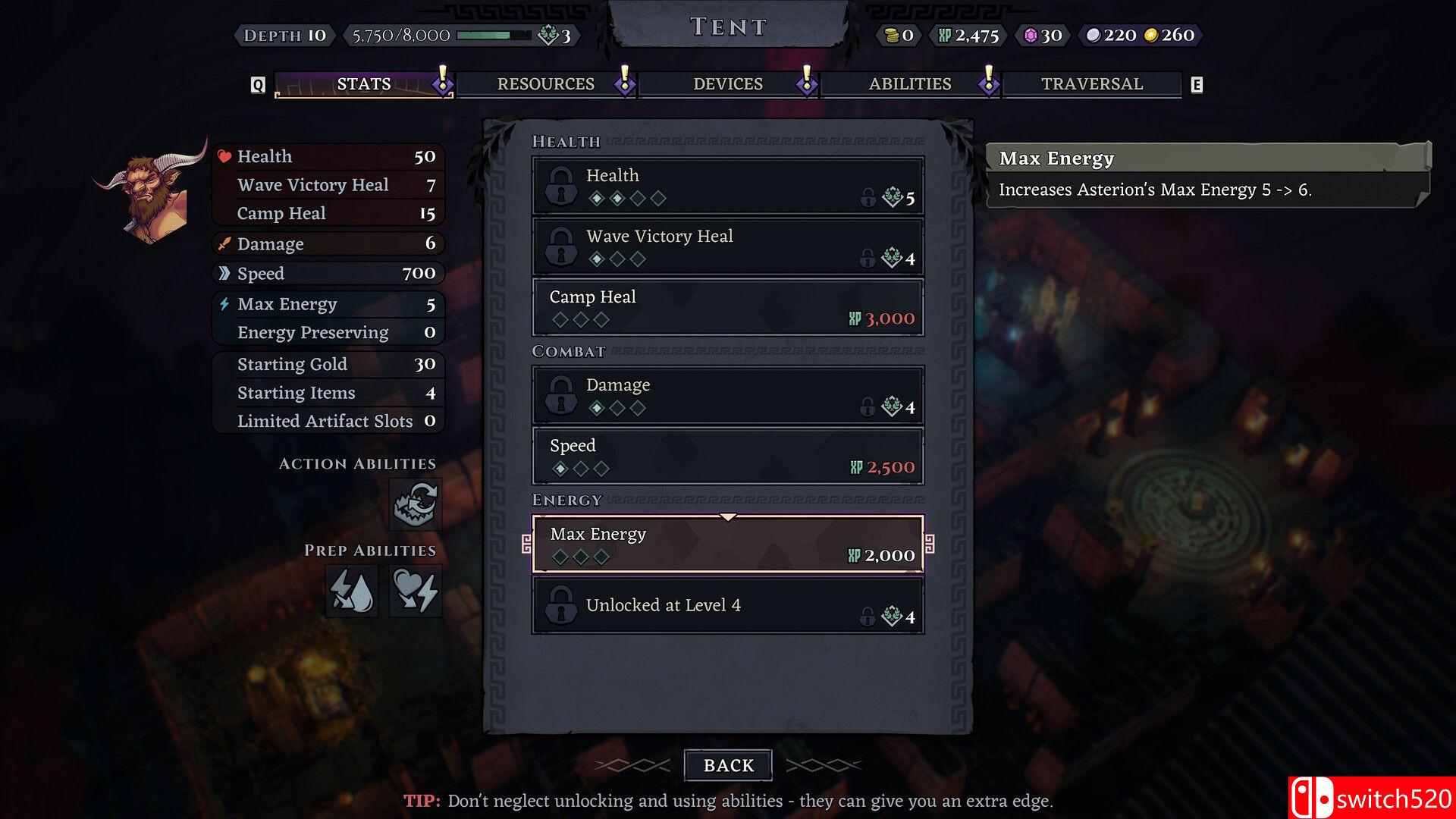Screen dimensions: 1456x819
Task: Click the Back button
Action: [x=728, y=765]
